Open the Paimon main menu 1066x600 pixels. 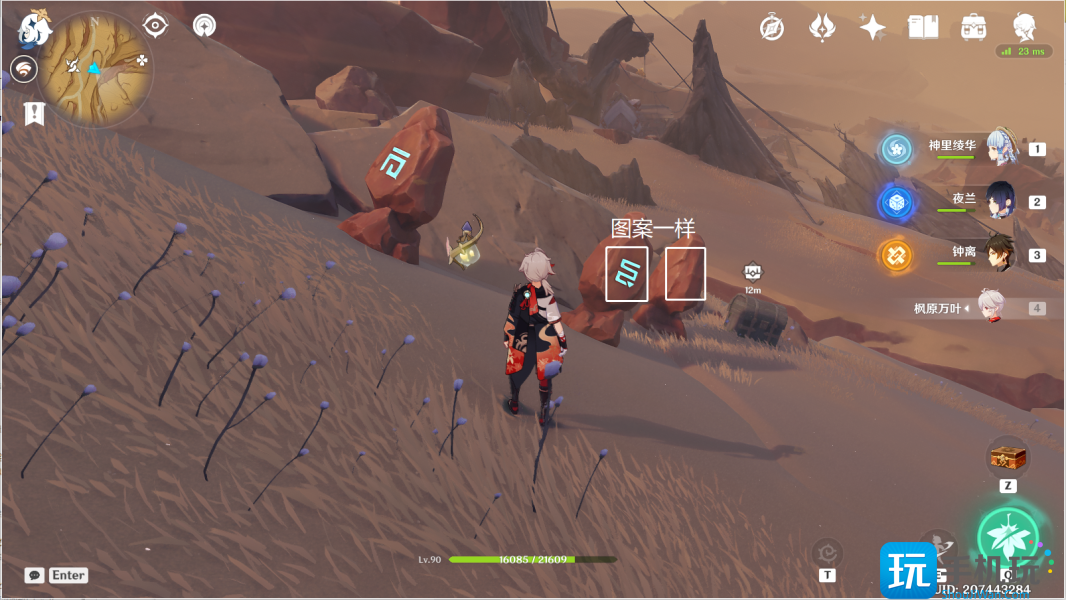coord(33,29)
